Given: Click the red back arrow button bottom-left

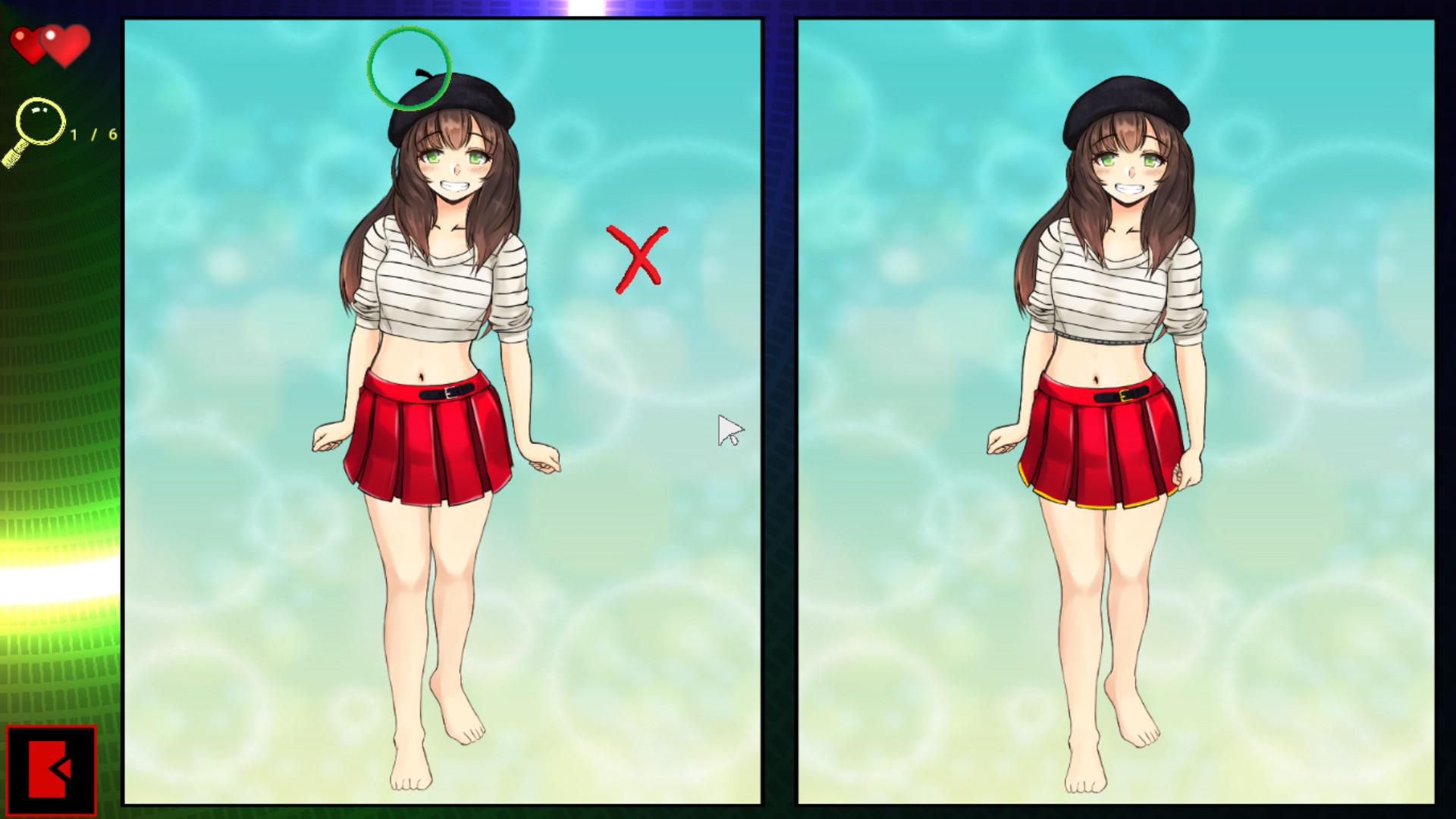Looking at the screenshot, I should (x=52, y=770).
